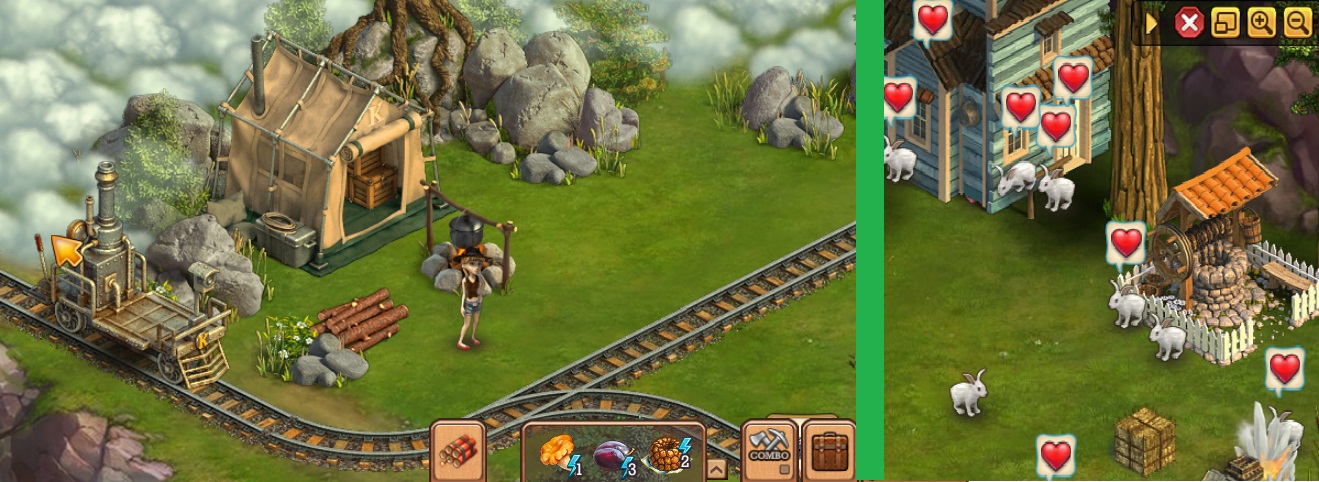
Task: Eat the orange mushroom energy food
Action: tap(557, 453)
